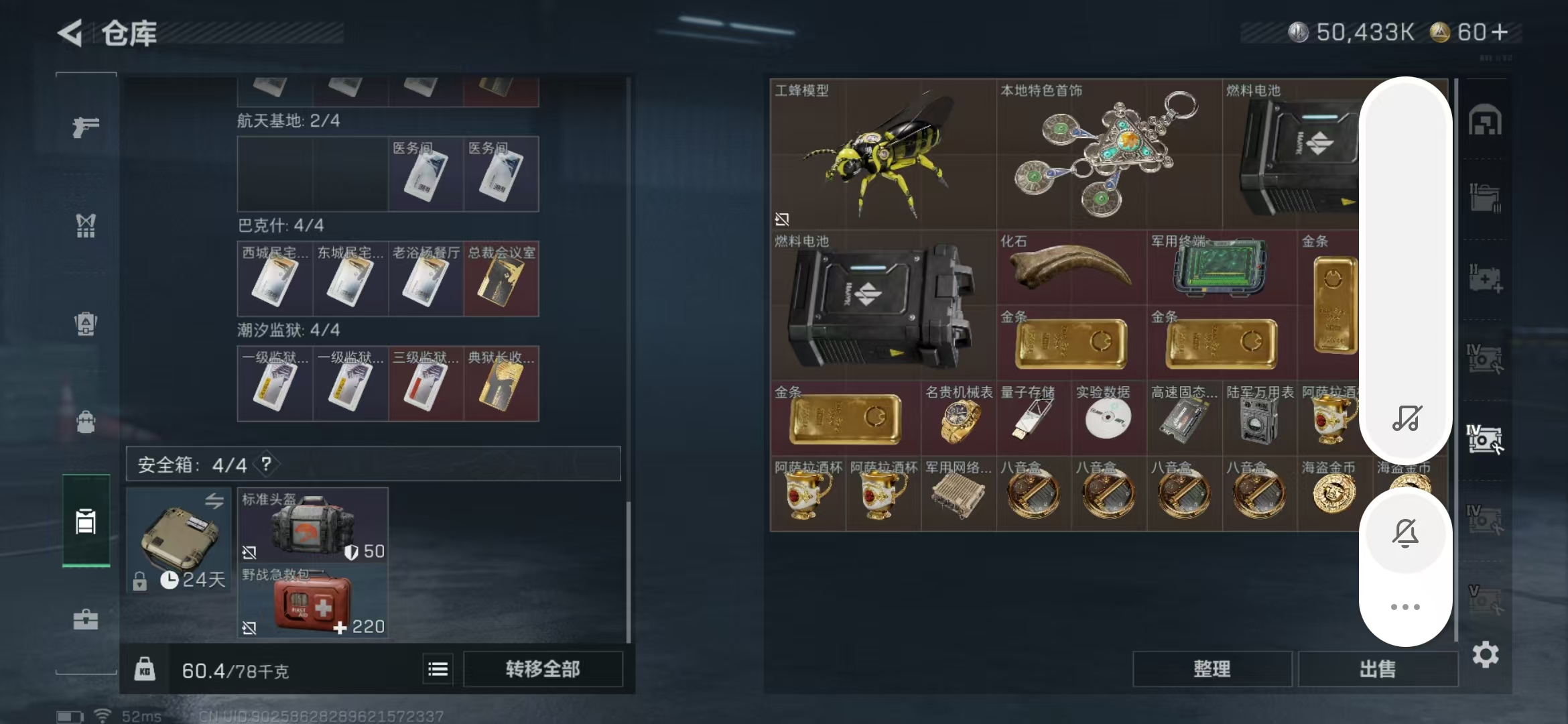Go back from the 仓库 warehouse screen

point(70,33)
